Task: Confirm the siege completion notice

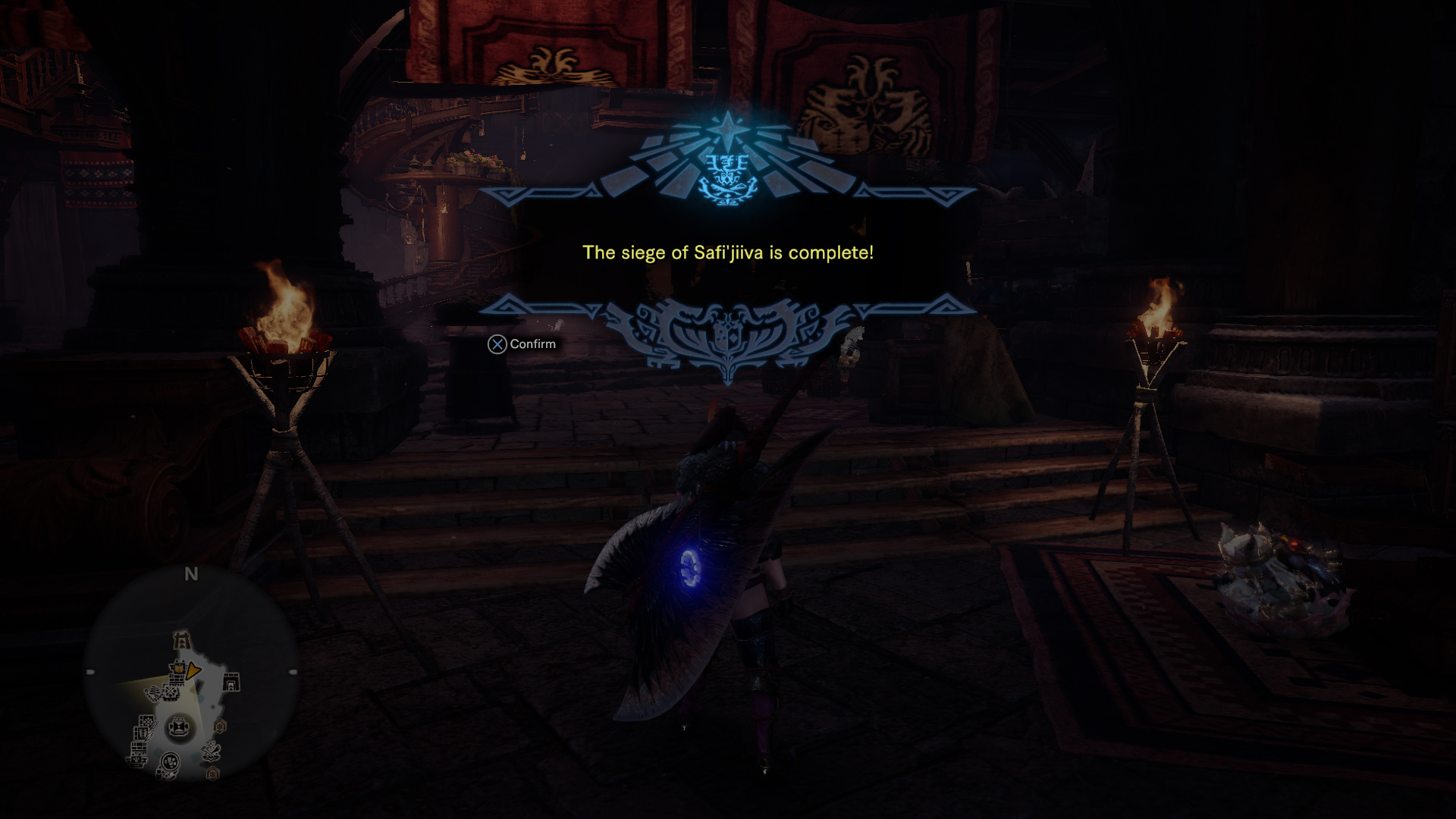Action: (x=522, y=344)
